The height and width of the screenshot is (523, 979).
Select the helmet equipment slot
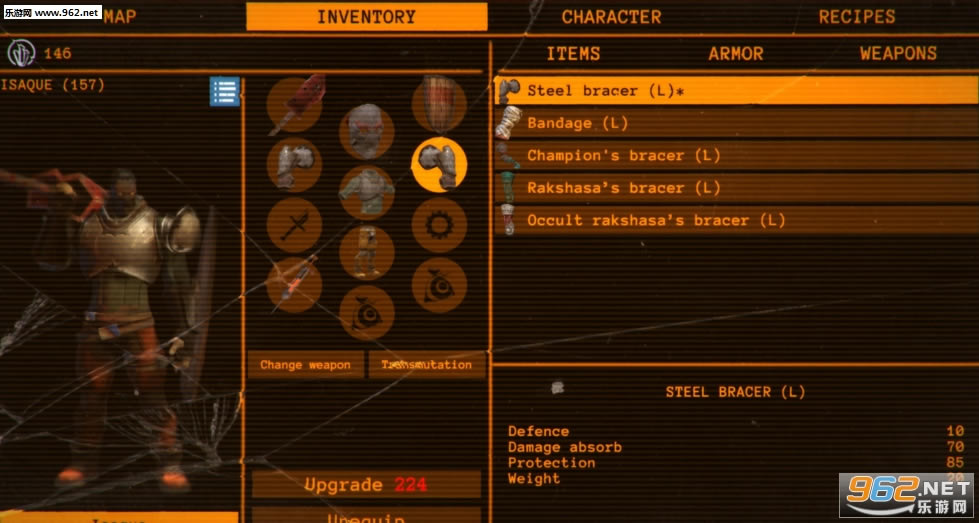(366, 131)
